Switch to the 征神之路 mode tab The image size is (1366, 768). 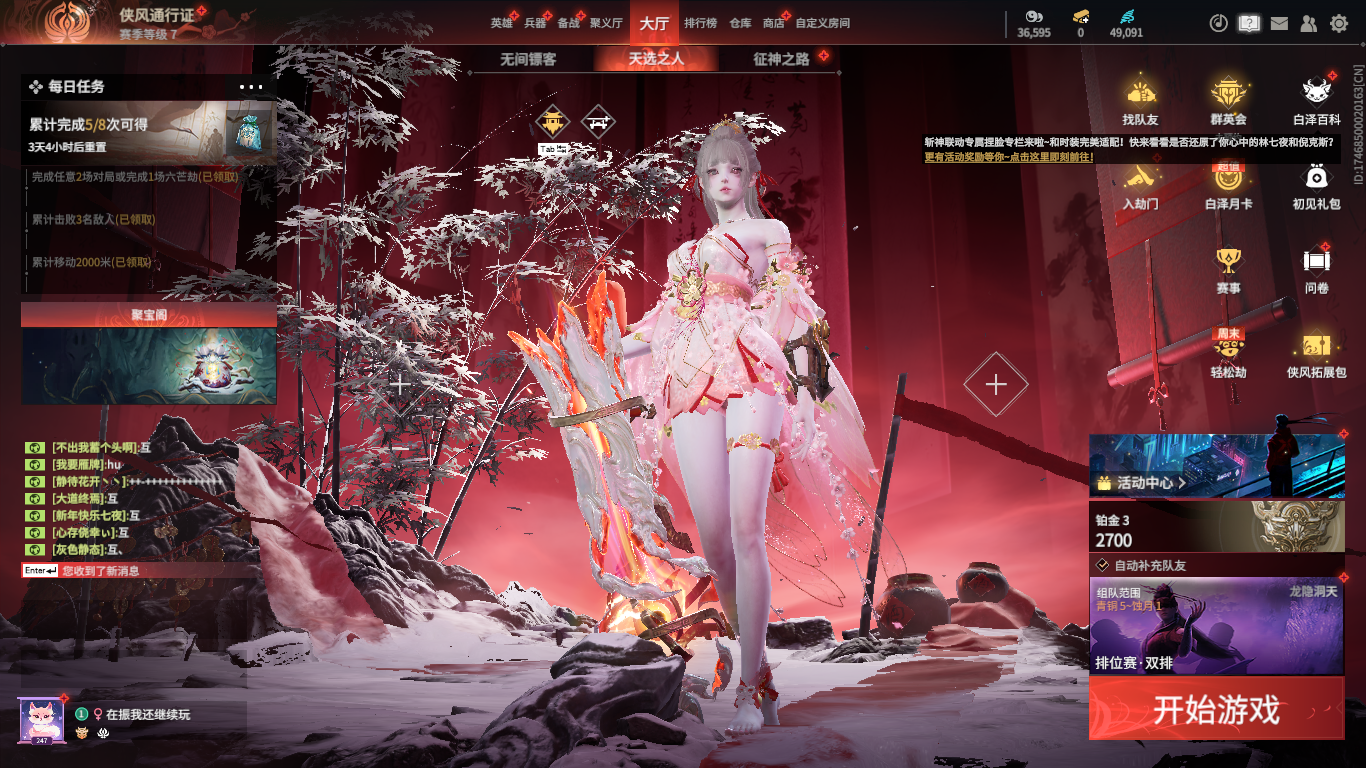(x=781, y=59)
